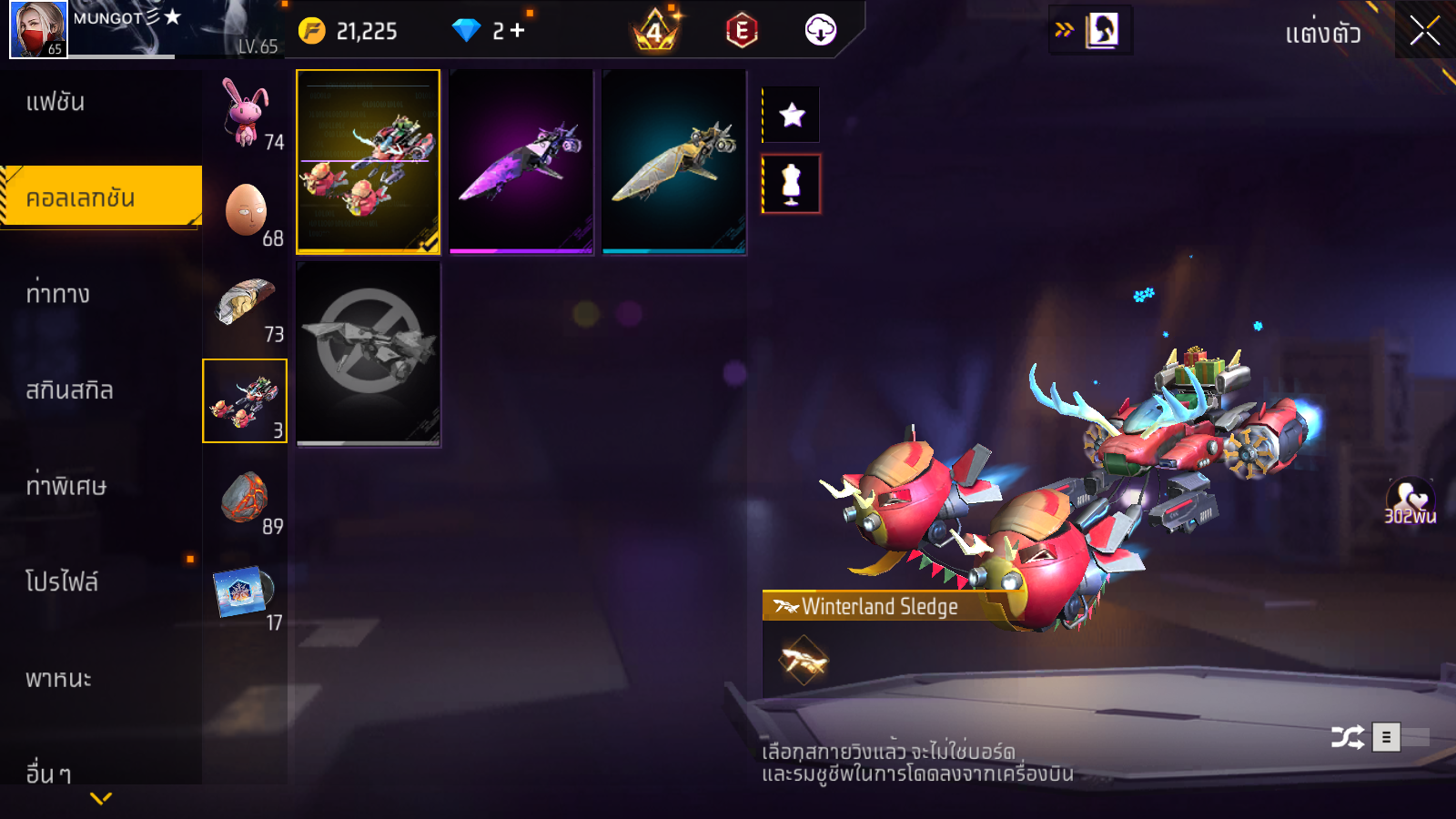Expand more categories with the down arrow
The width and height of the screenshot is (1456, 819).
click(x=101, y=798)
